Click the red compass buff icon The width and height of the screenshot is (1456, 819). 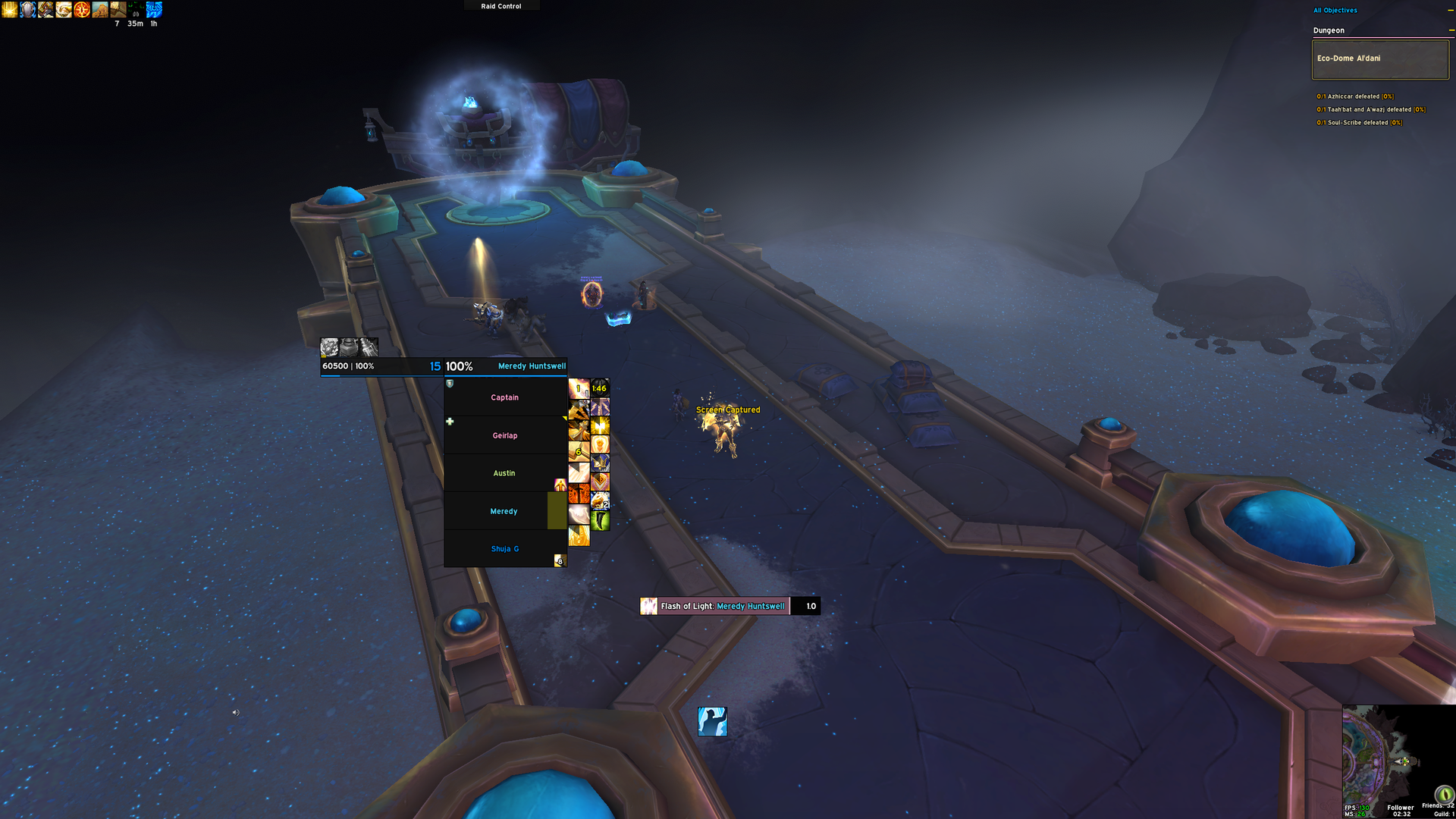pos(82,10)
